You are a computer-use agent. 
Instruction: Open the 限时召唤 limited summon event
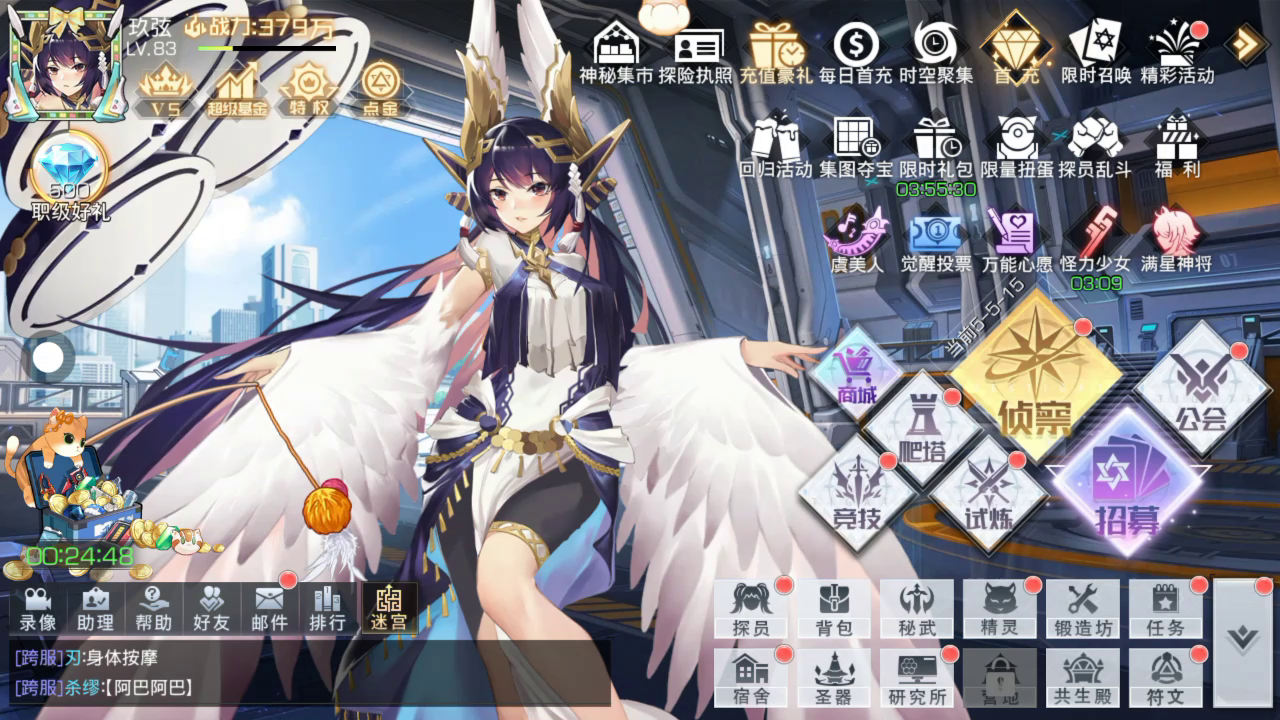[x=1095, y=52]
